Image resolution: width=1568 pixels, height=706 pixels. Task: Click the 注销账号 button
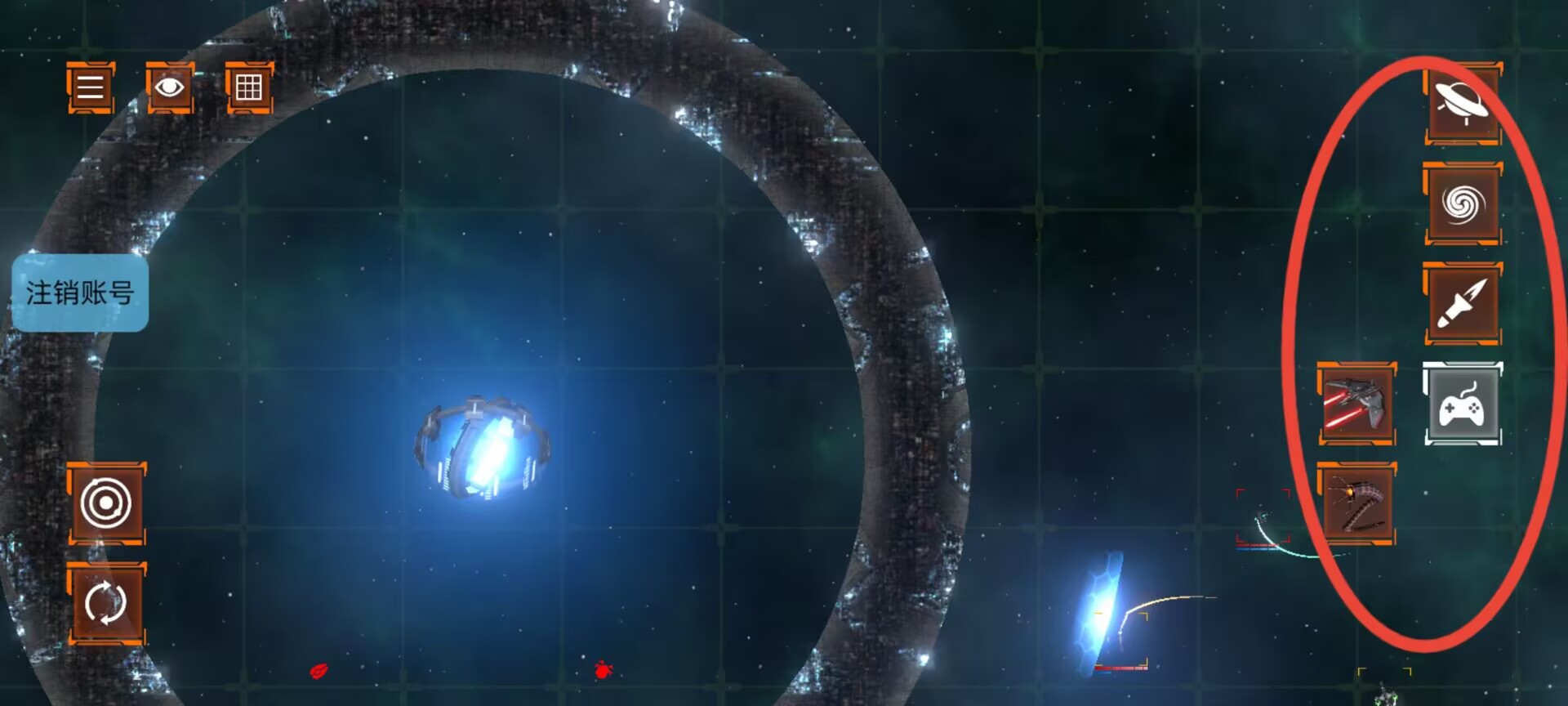click(x=80, y=293)
